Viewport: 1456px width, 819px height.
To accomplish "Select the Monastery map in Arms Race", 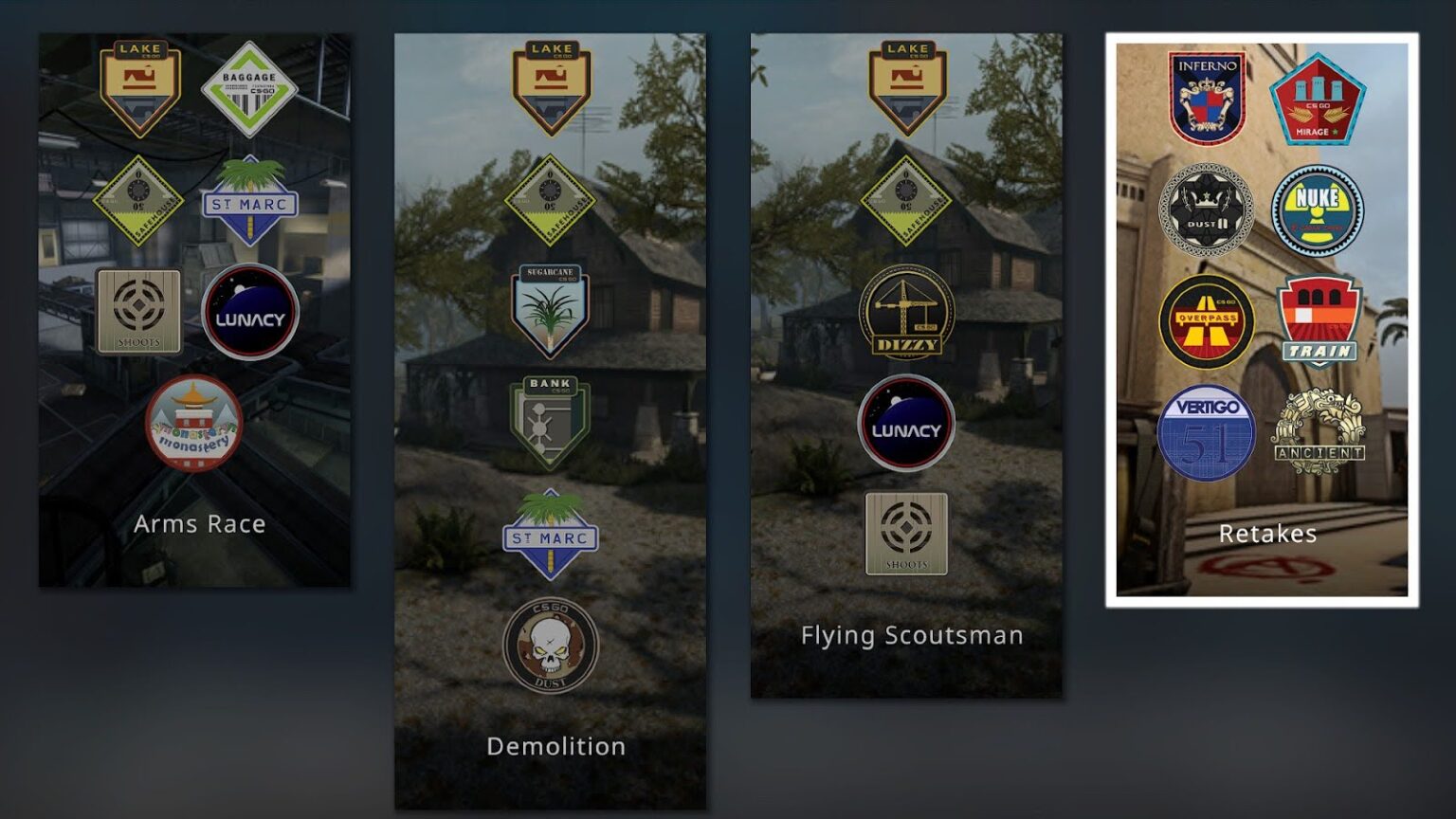I will click(x=194, y=427).
